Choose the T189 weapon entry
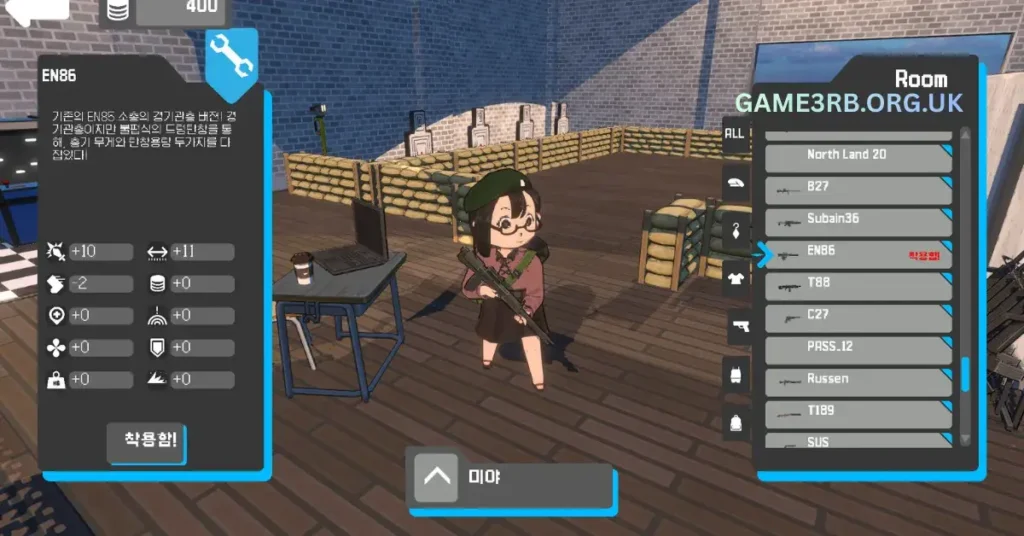1024x536 pixels. 858,411
